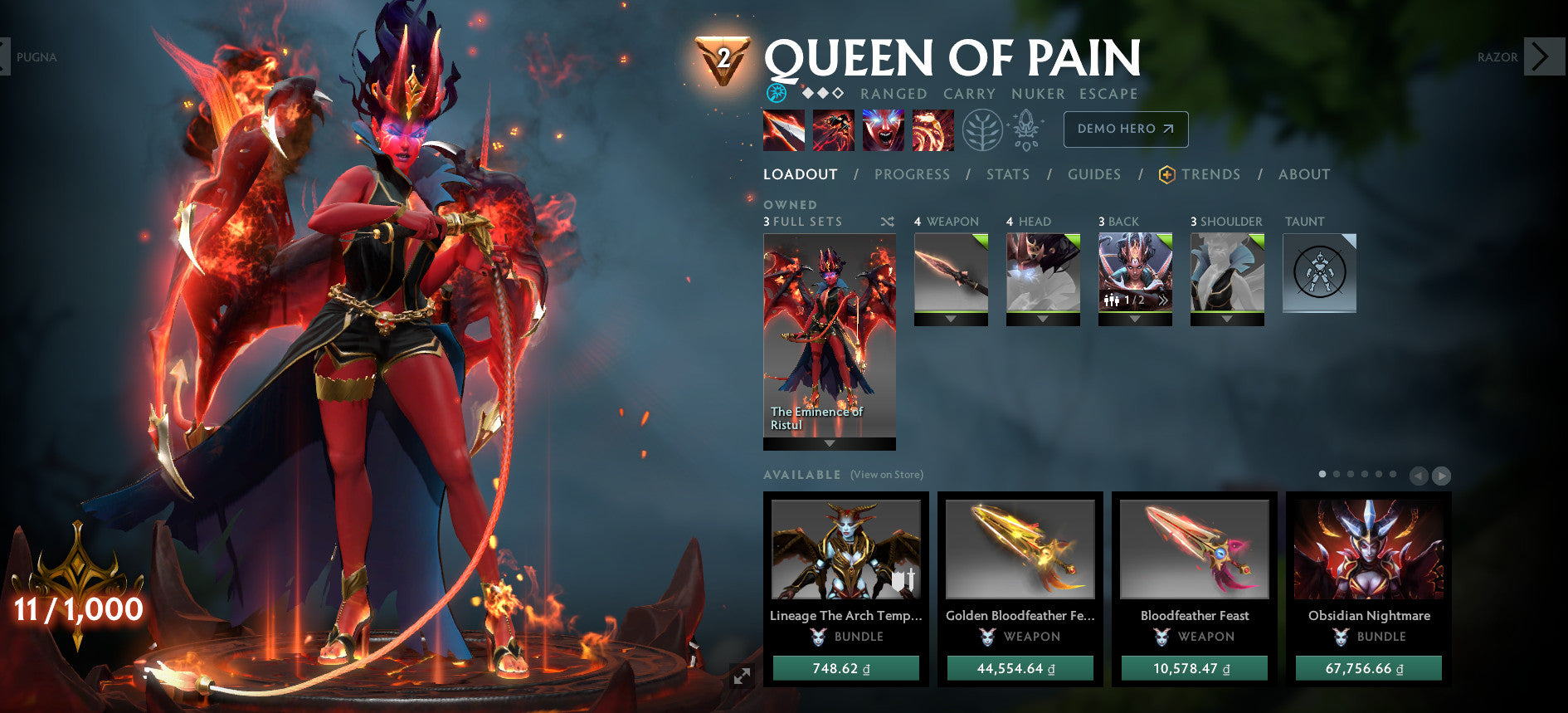Switch to the PROGRESS tab
The height and width of the screenshot is (713, 1568).
click(912, 174)
